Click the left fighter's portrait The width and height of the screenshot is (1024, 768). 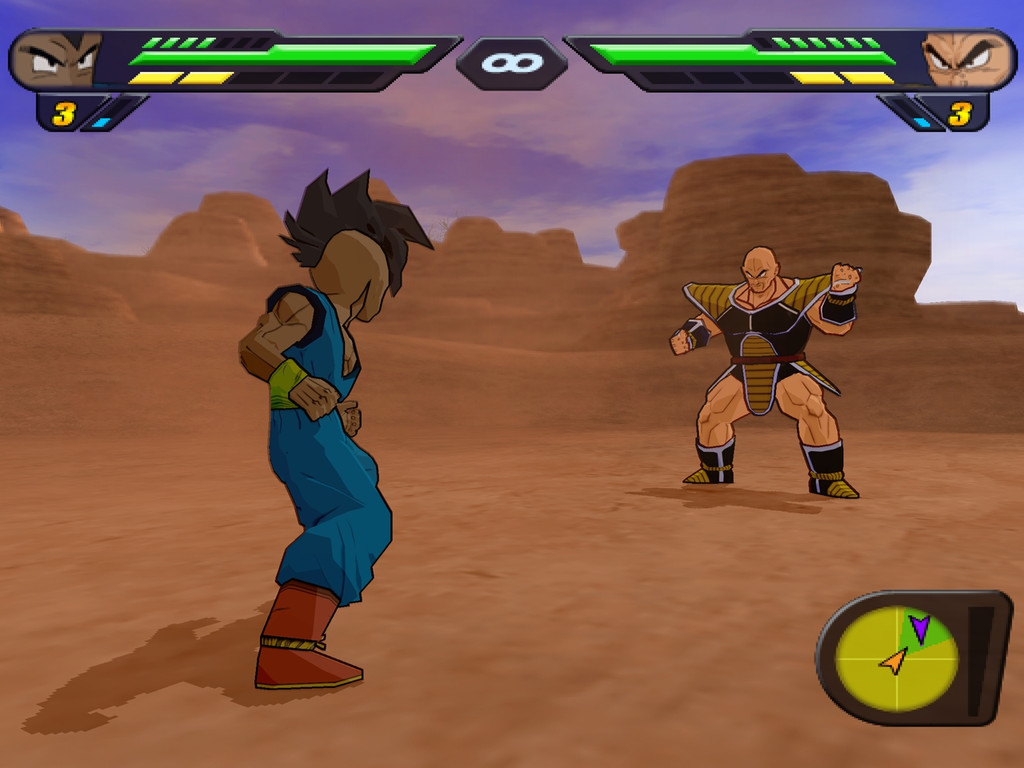pyautogui.click(x=57, y=60)
